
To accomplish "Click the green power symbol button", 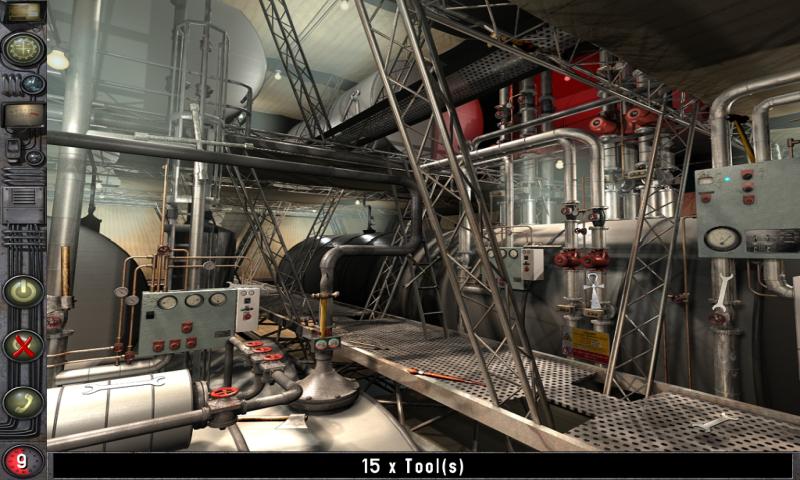I will (x=22, y=291).
